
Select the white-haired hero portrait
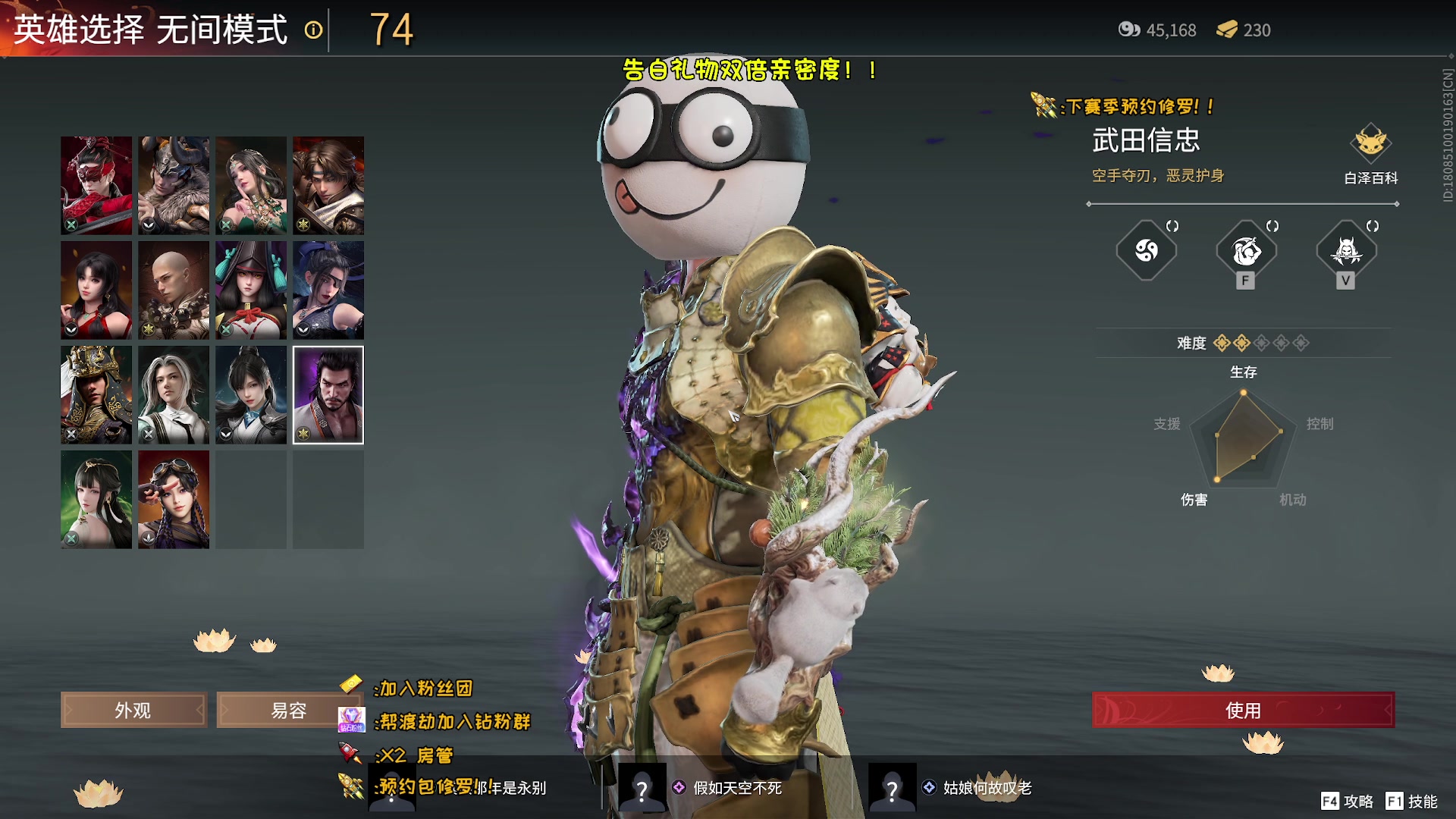174,394
